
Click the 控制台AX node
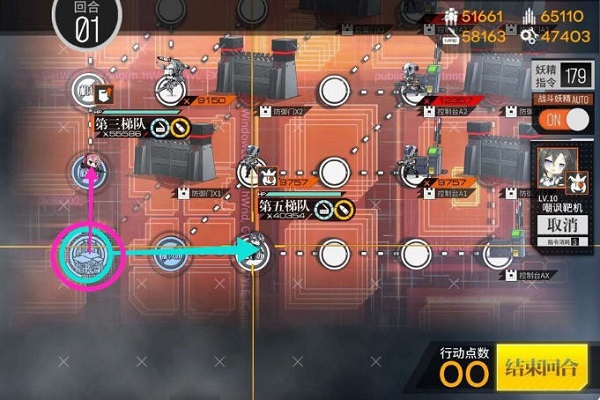point(497,253)
